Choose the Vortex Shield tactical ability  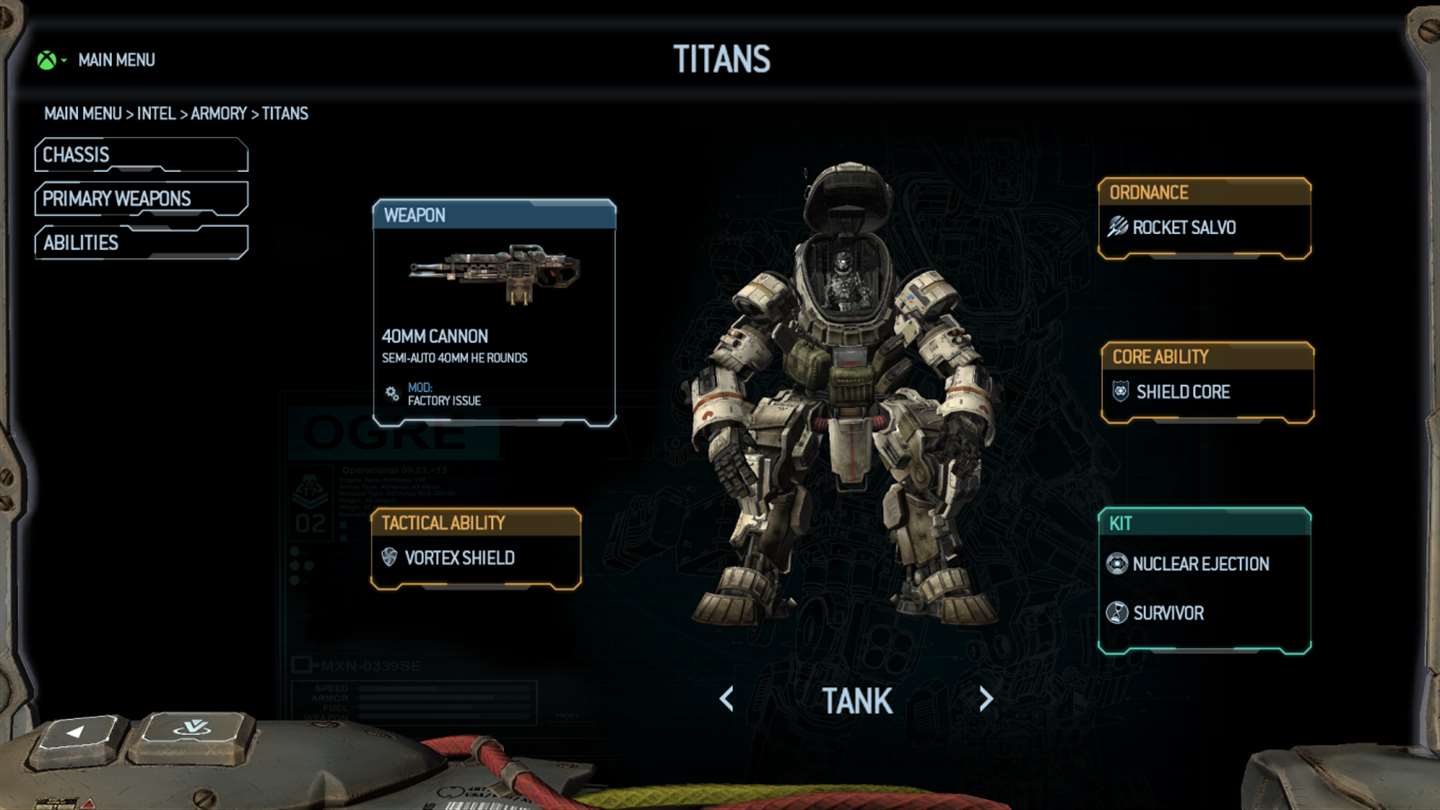475,558
